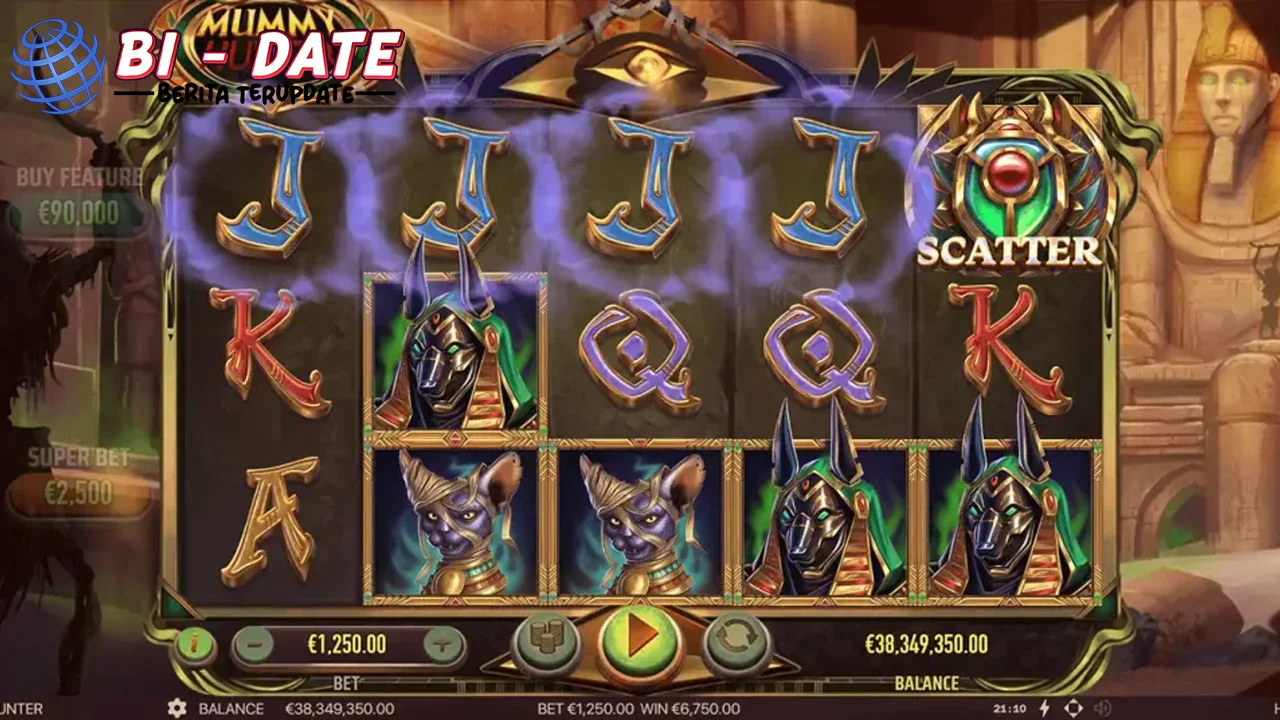Mute game sound via the speaker icon
Viewport: 1280px width, 720px height.
1102,707
